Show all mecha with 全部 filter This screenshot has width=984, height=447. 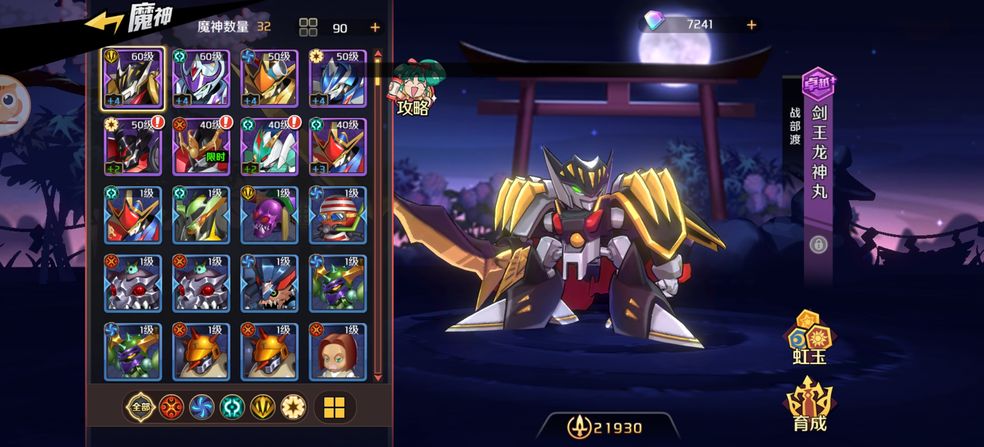pyautogui.click(x=140, y=406)
